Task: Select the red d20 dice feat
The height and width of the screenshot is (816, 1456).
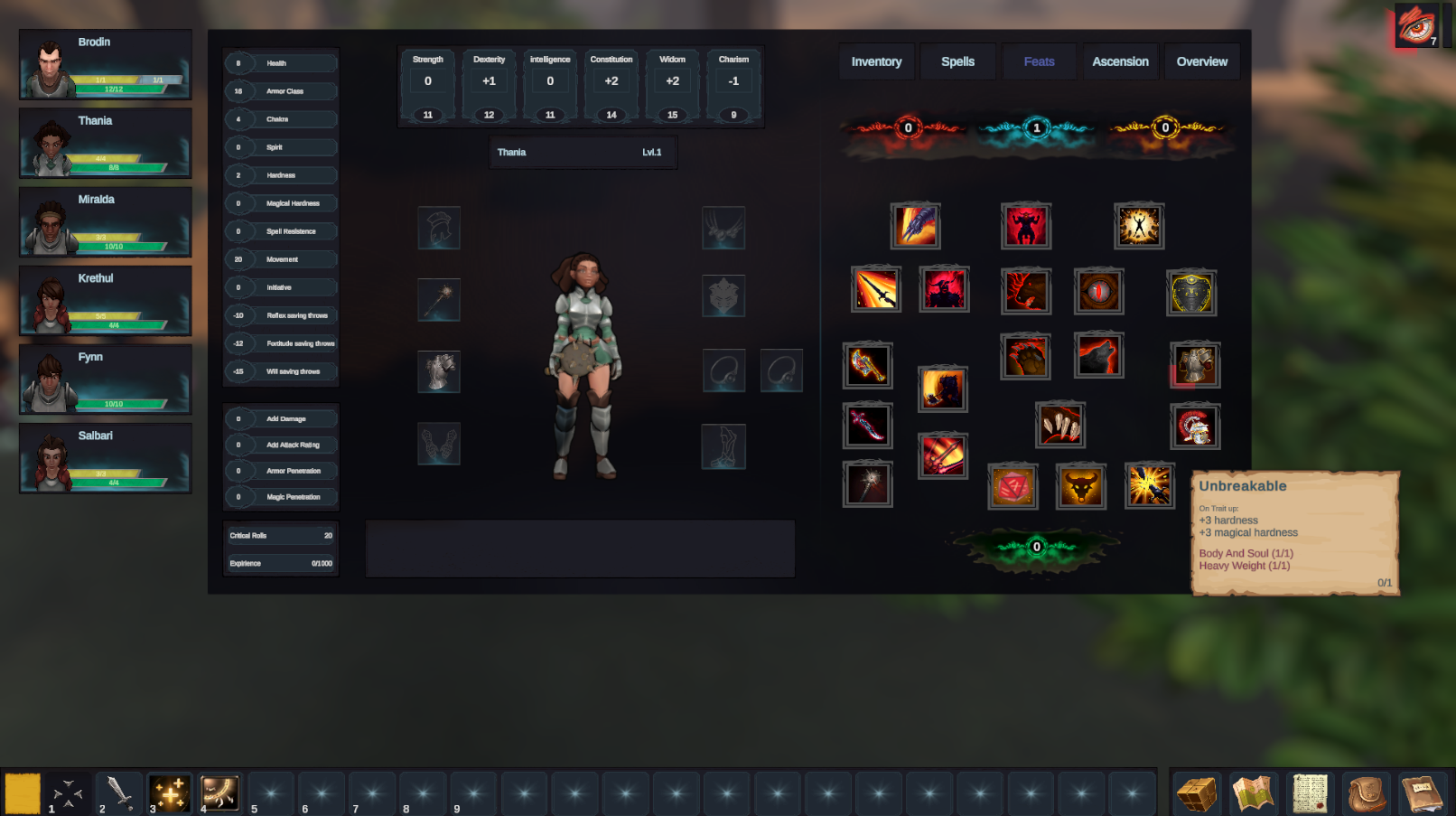Action: click(1013, 485)
